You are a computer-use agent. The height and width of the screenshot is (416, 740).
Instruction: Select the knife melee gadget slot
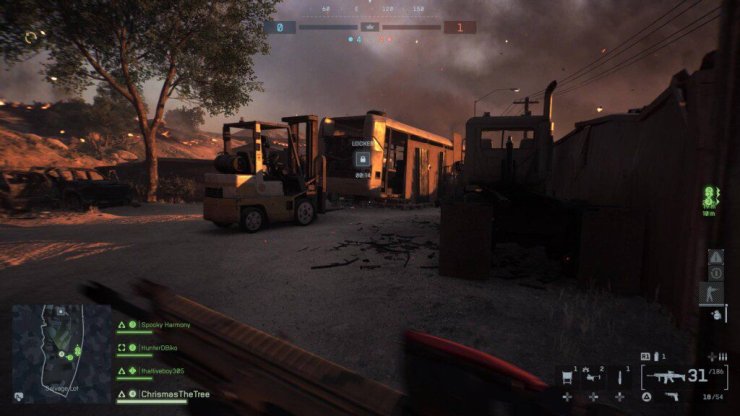[x=620, y=378]
